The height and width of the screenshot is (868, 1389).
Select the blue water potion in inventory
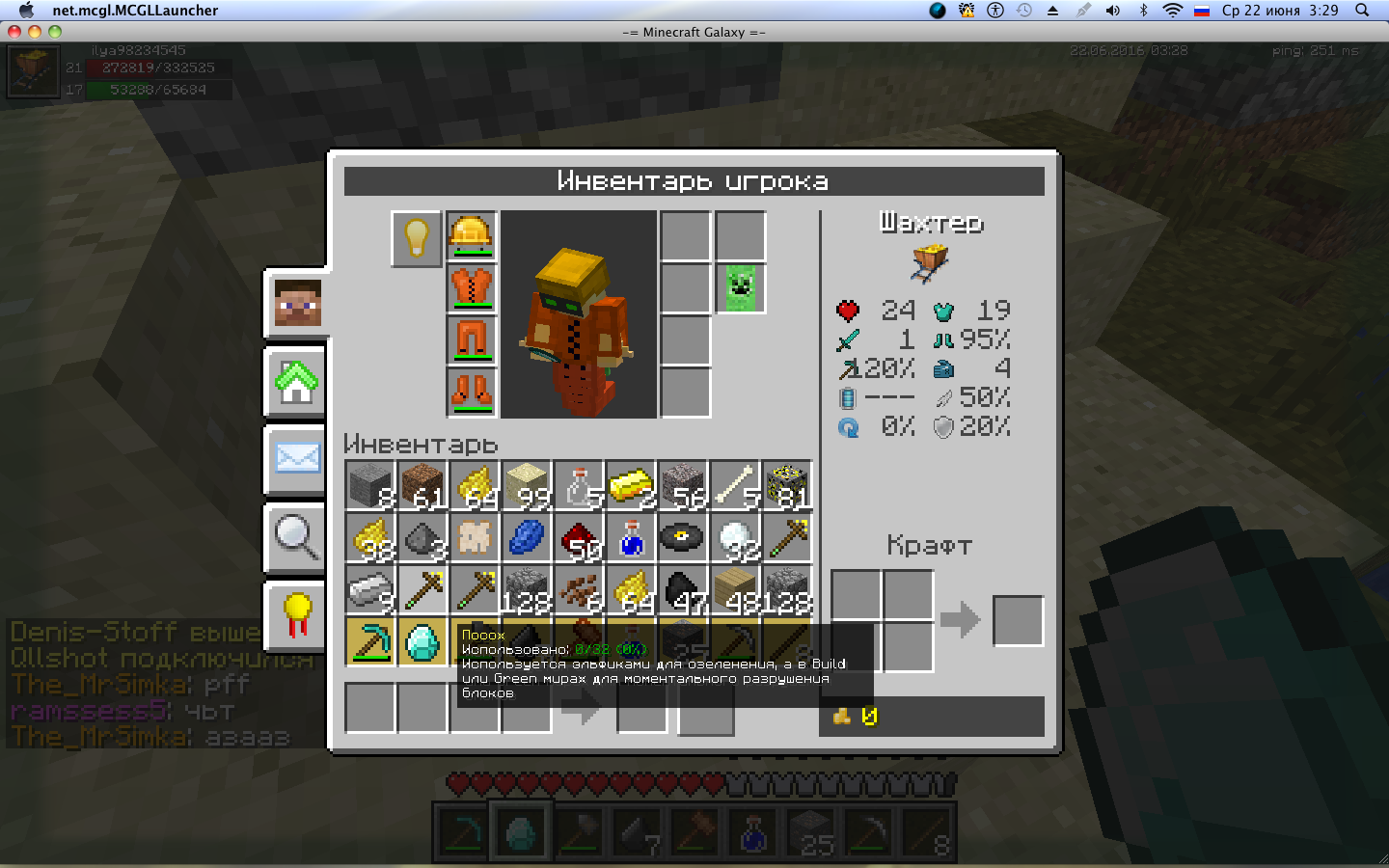point(631,537)
